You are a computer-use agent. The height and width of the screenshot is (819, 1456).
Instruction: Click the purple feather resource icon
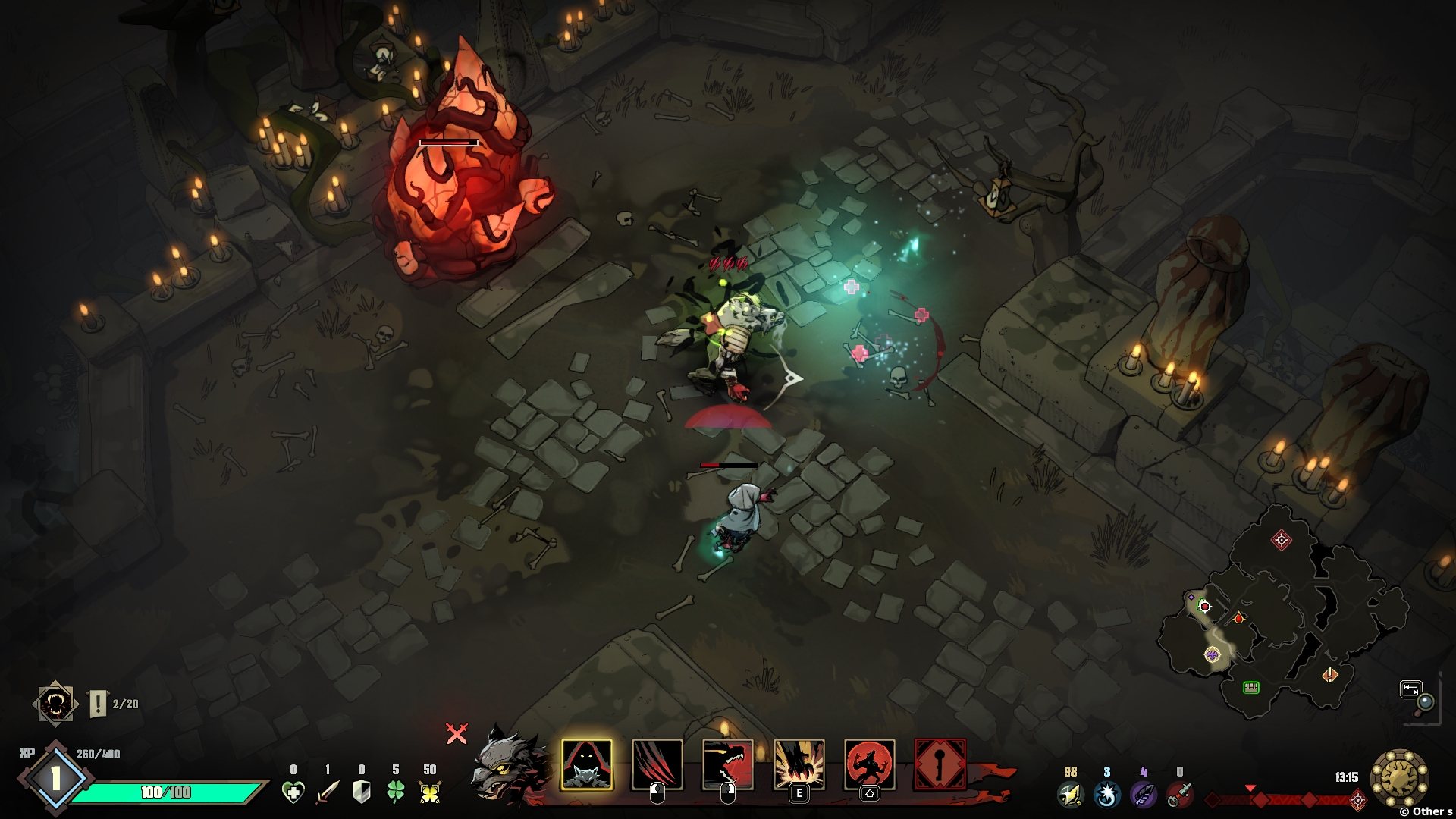click(x=1143, y=795)
